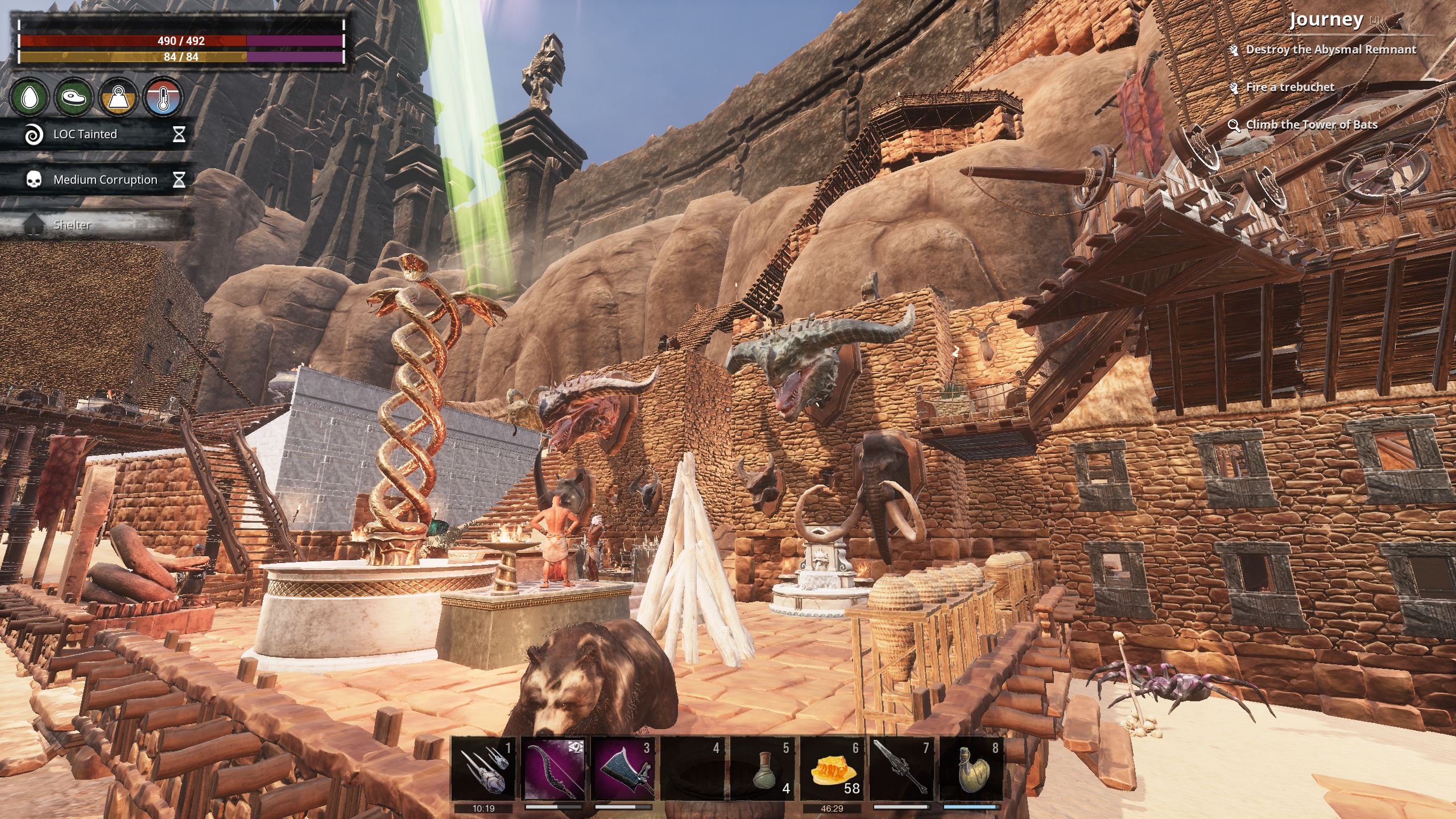Select the Destroy the Abysmal Remnant objective
The height and width of the screenshot is (819, 1456).
click(x=1331, y=49)
